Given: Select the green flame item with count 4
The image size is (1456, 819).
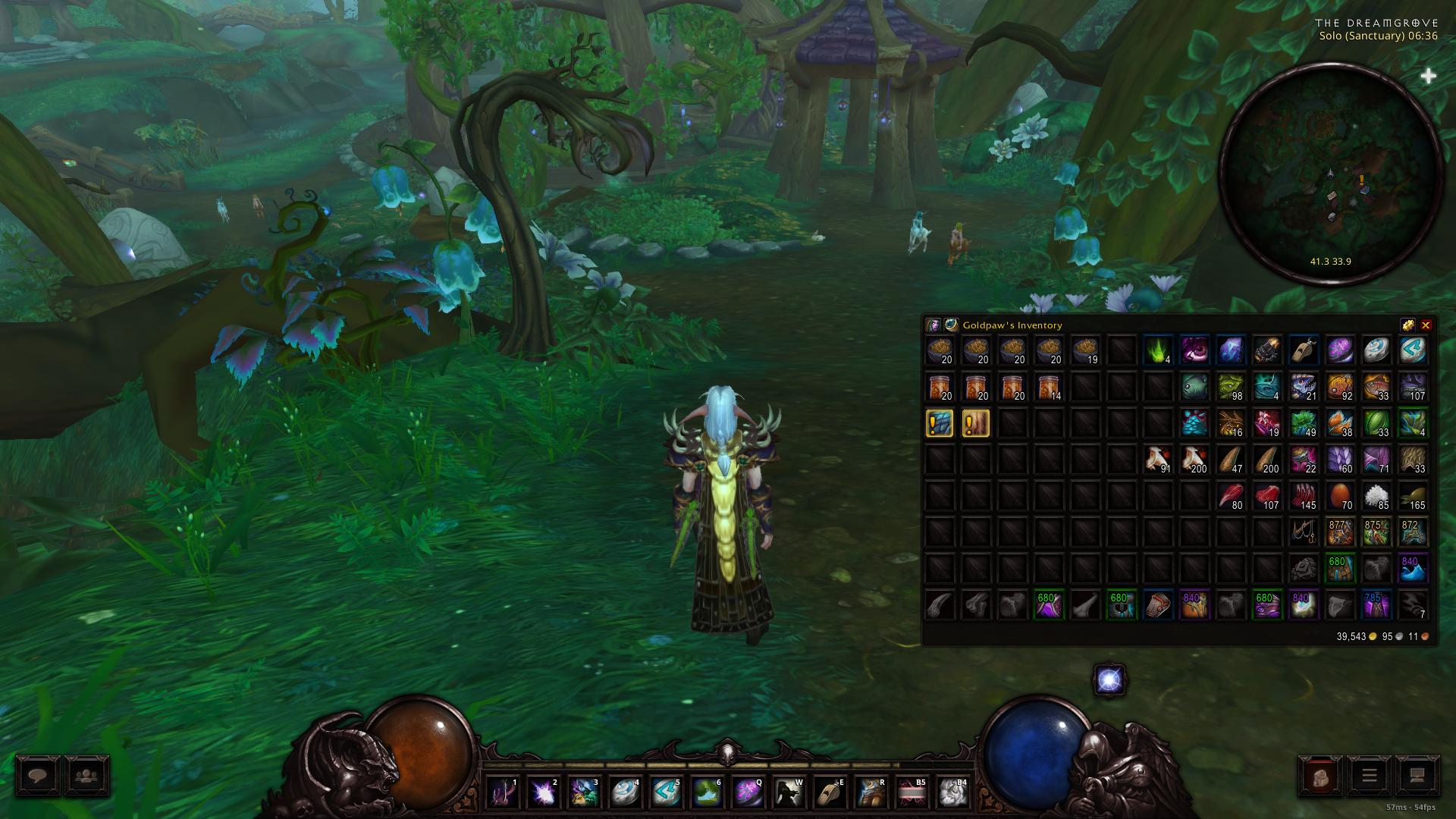Looking at the screenshot, I should pos(1158,350).
